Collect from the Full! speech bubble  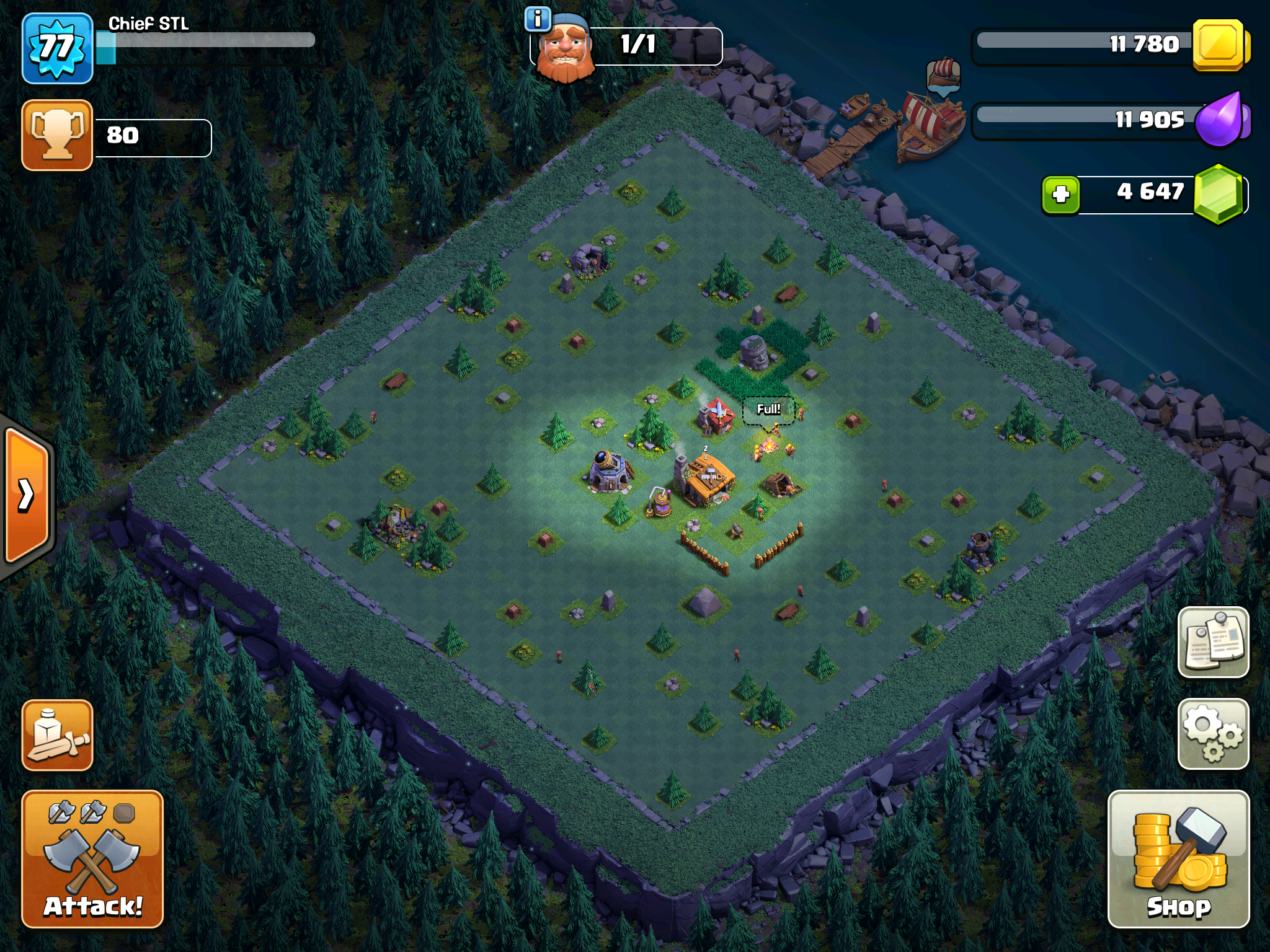point(768,410)
